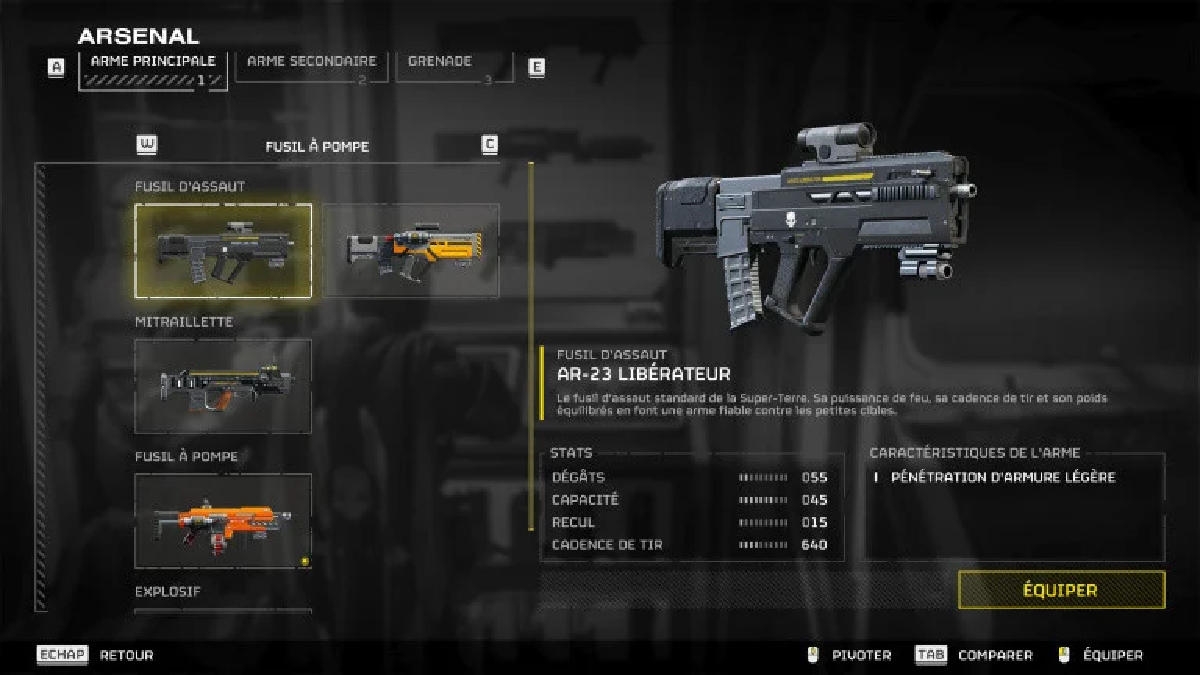Switch to the Arme Principale tab

pos(153,68)
